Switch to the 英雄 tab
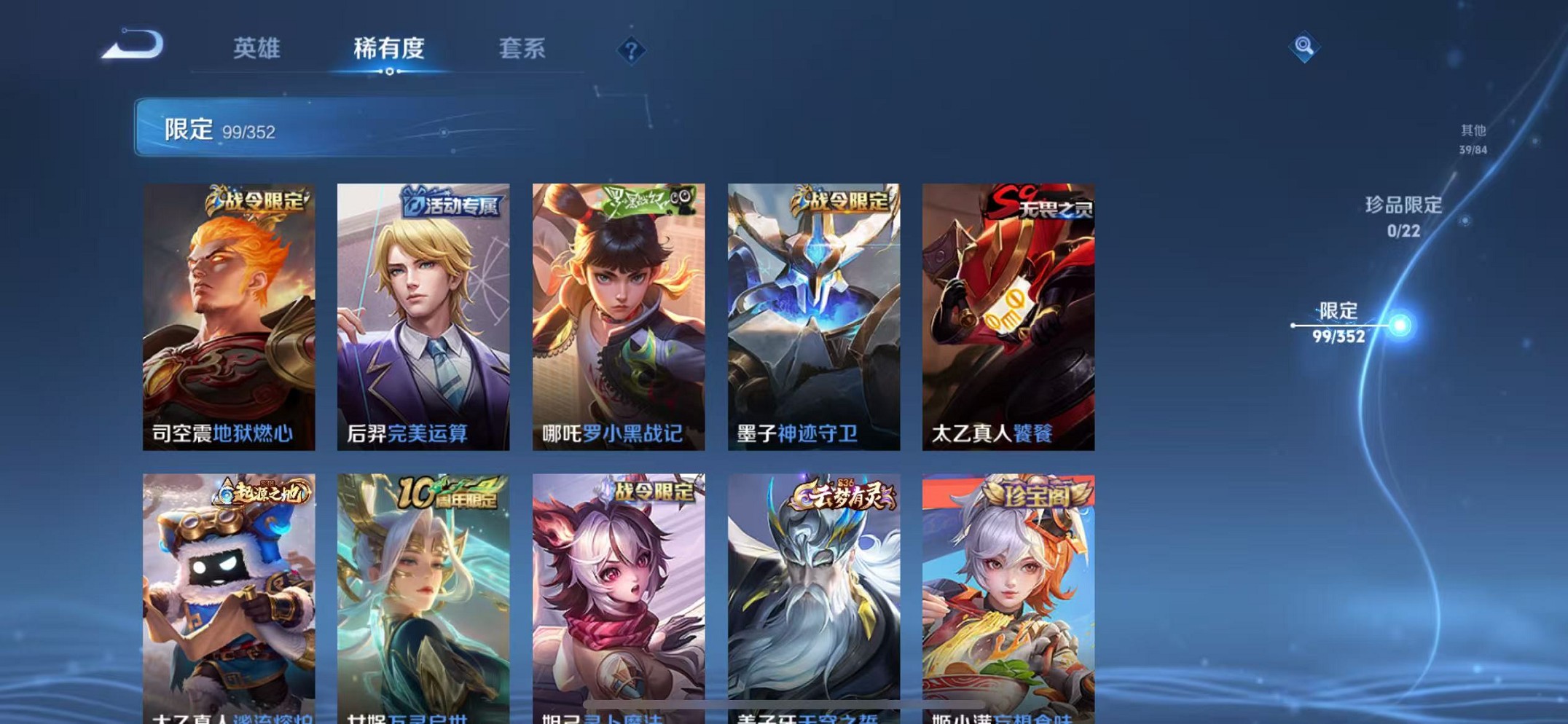Screen dimensions: 1568x724 pos(259,48)
